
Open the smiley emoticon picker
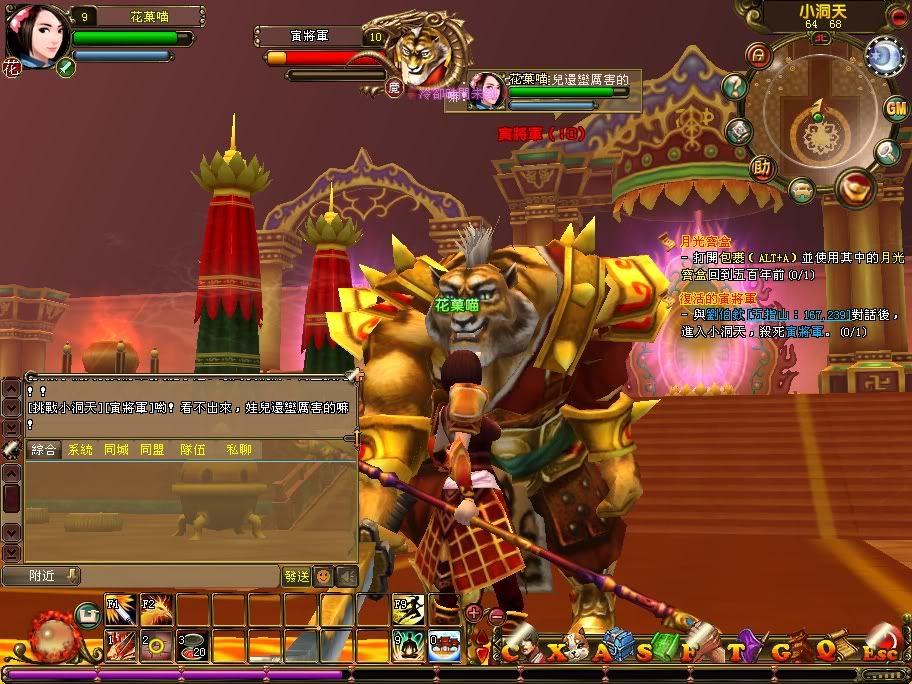point(323,576)
